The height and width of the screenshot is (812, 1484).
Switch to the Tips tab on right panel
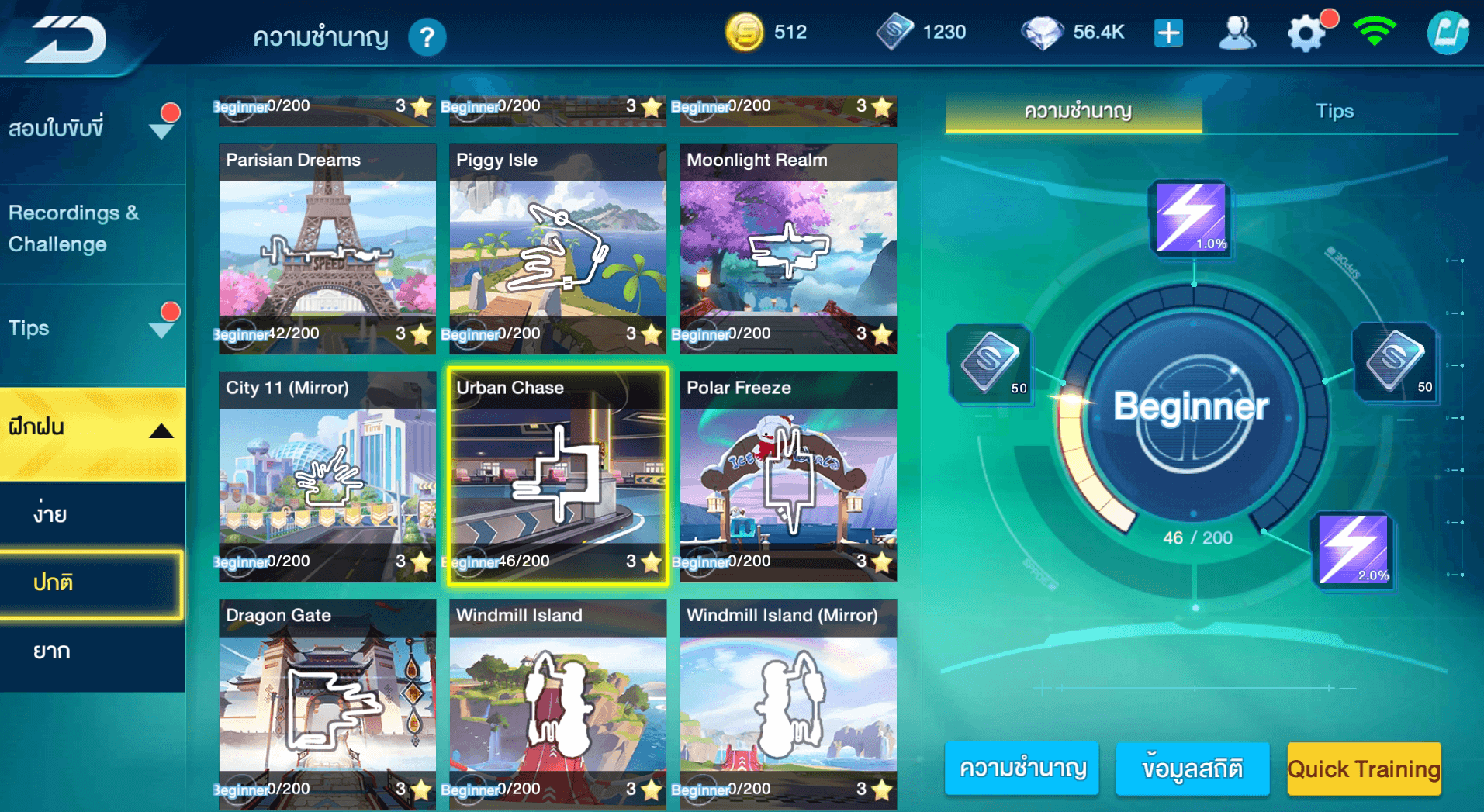[x=1334, y=112]
